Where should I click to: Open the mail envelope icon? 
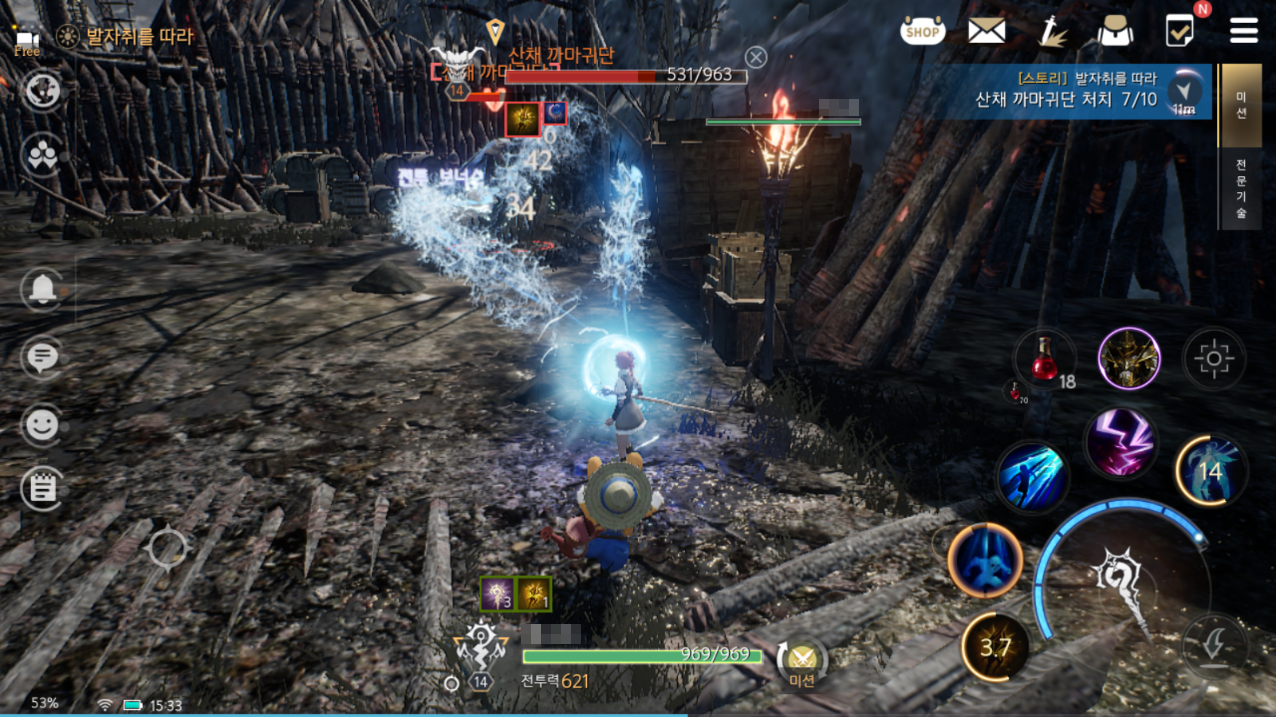click(986, 32)
